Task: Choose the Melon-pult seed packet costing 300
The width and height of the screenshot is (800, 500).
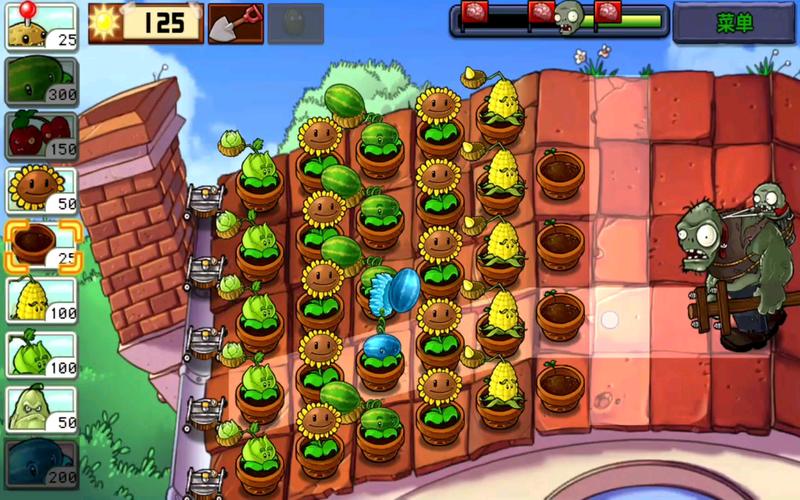Action: (41, 80)
